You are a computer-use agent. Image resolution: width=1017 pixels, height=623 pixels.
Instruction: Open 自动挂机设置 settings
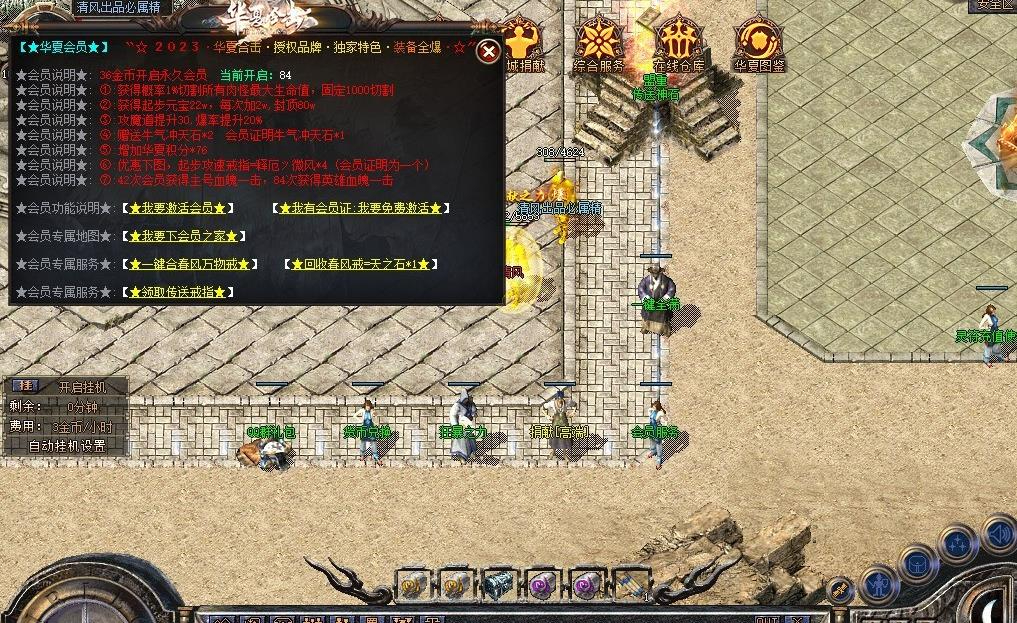point(66,446)
